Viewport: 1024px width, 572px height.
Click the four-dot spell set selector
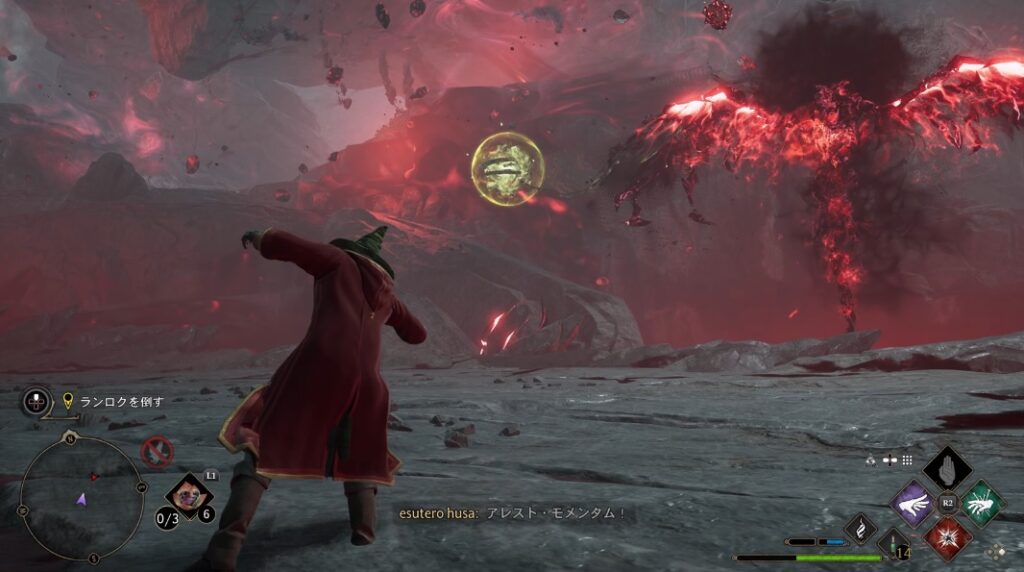click(996, 551)
